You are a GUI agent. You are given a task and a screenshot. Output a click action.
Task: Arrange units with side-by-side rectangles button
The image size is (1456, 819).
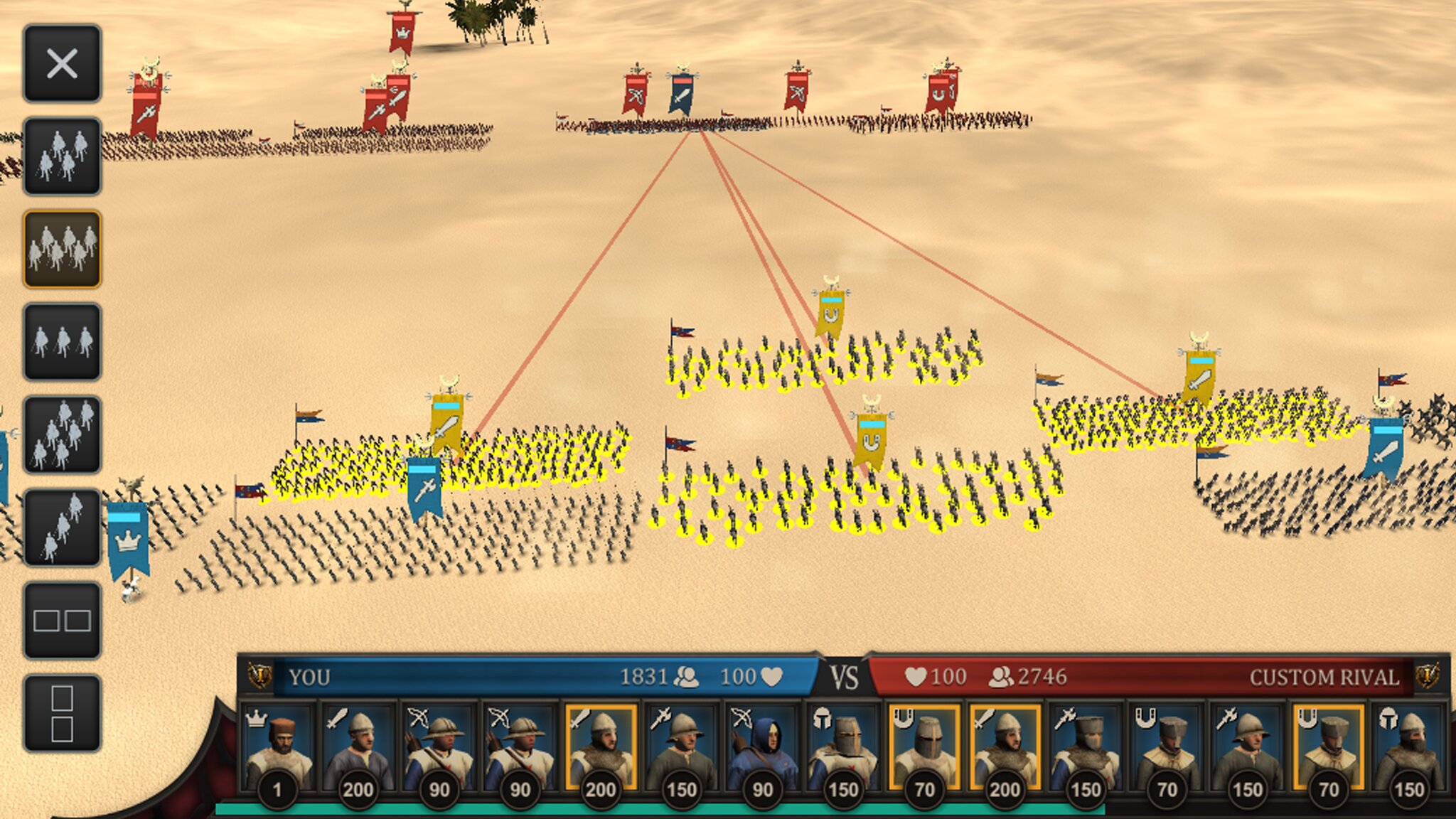pyautogui.click(x=62, y=621)
